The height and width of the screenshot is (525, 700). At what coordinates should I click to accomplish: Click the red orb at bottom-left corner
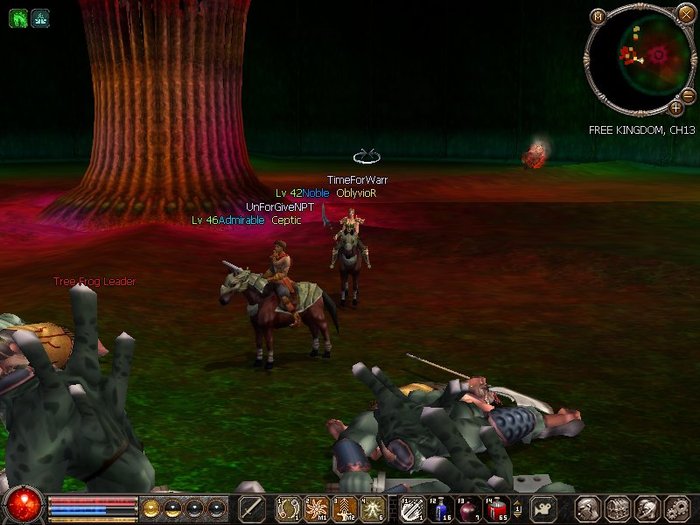coord(22,503)
